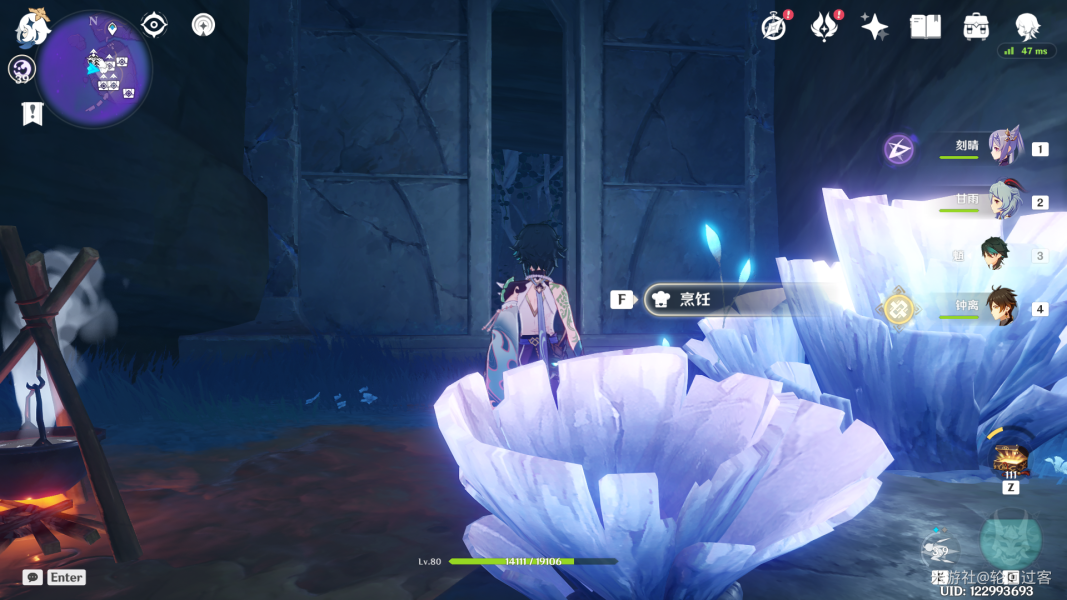Open the winged battle pass icon
Screen dimensions: 1067x600
(823, 27)
